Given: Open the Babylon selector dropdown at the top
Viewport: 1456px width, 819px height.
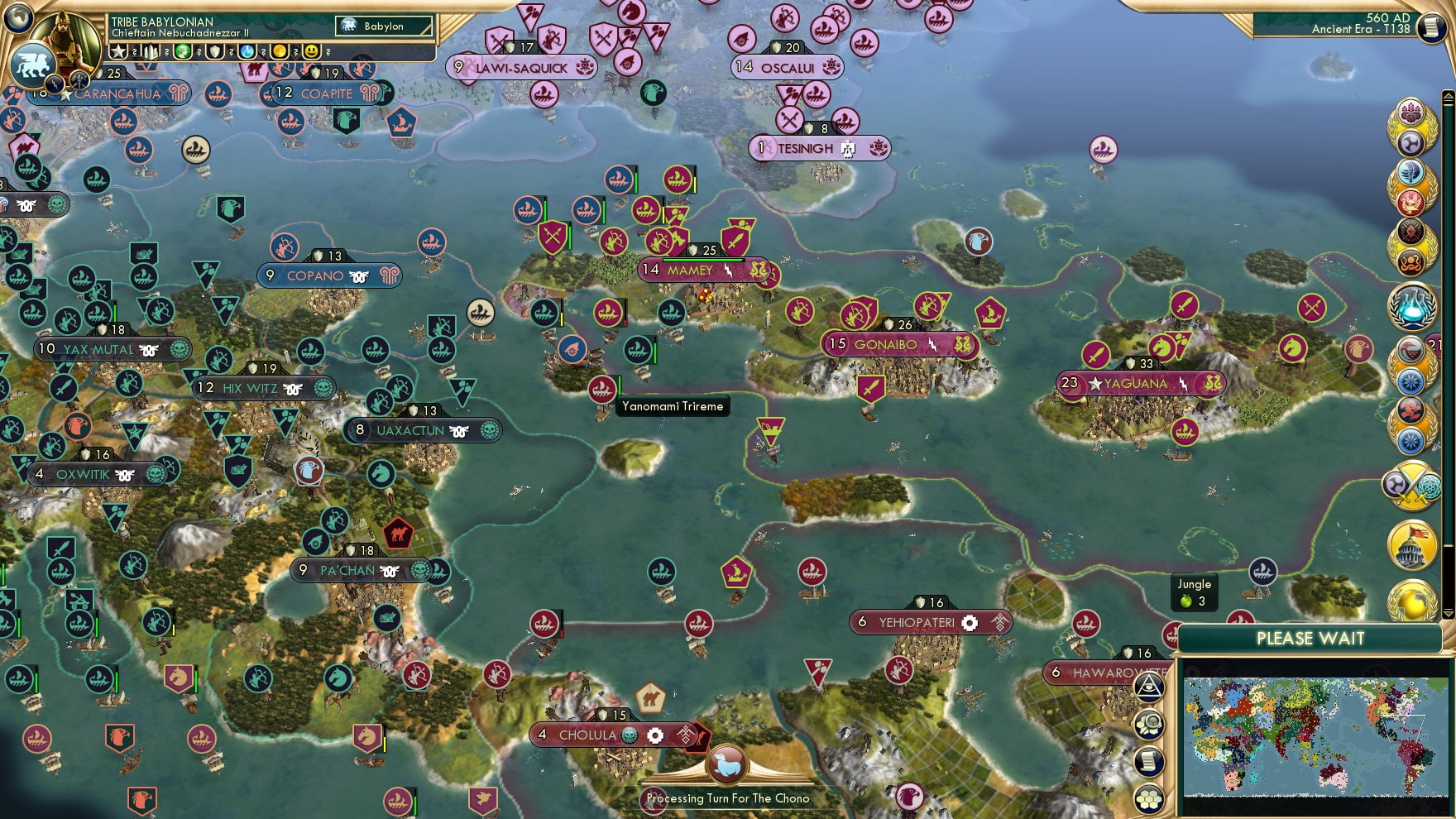Looking at the screenshot, I should coord(382,26).
